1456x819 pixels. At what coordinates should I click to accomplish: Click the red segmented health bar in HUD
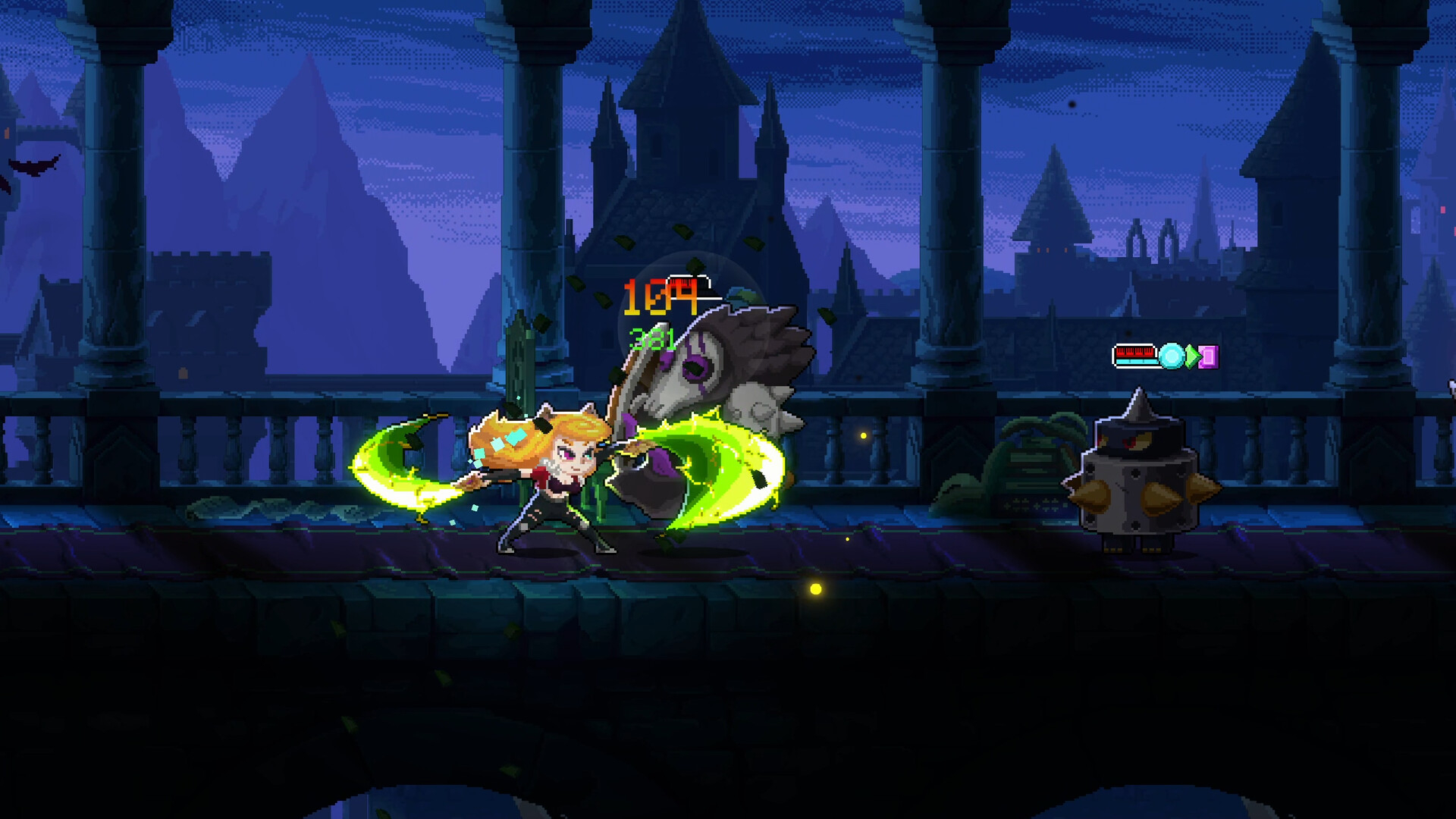click(x=1134, y=351)
